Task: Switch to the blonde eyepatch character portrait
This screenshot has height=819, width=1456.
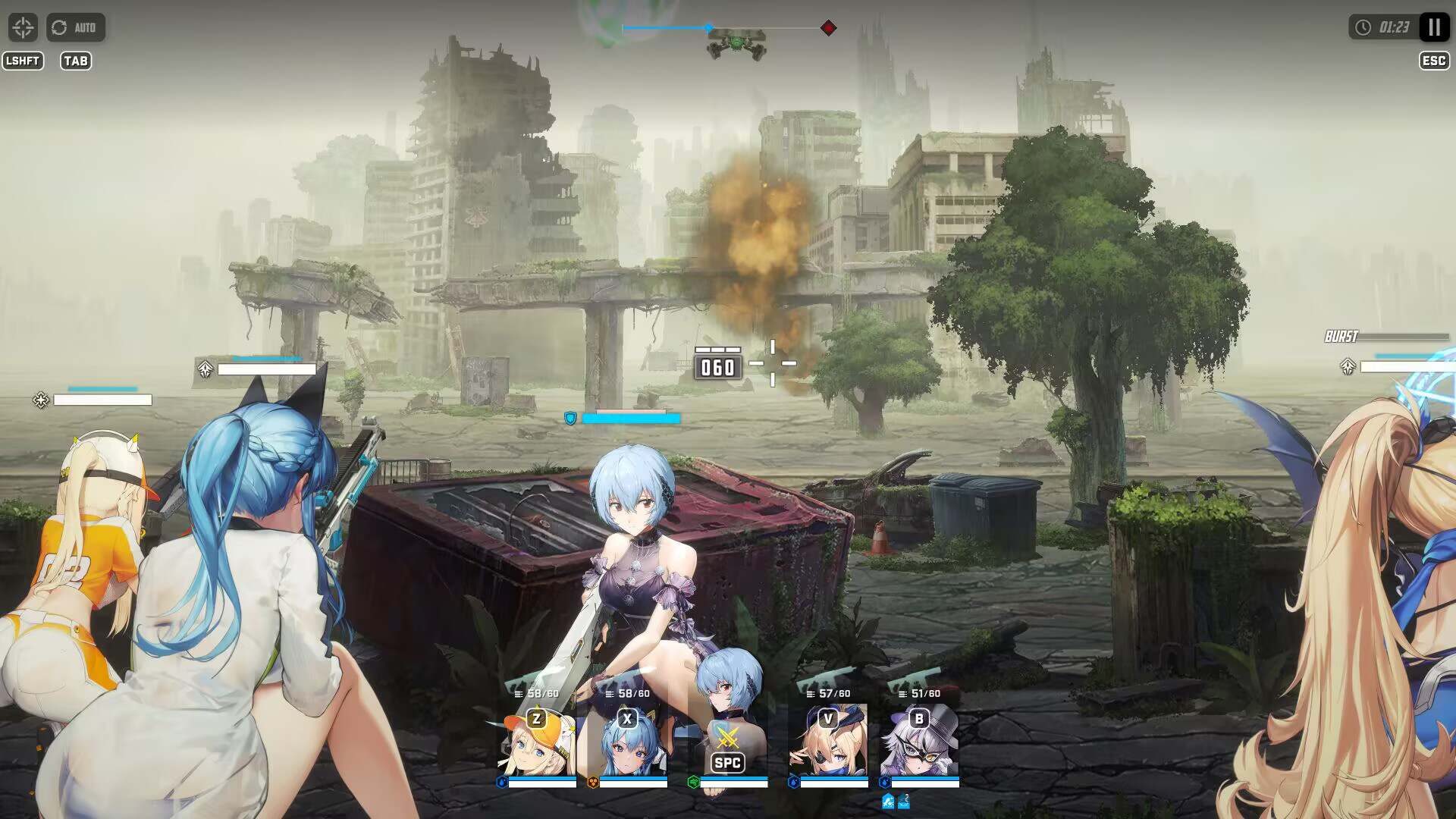Action: (828, 742)
